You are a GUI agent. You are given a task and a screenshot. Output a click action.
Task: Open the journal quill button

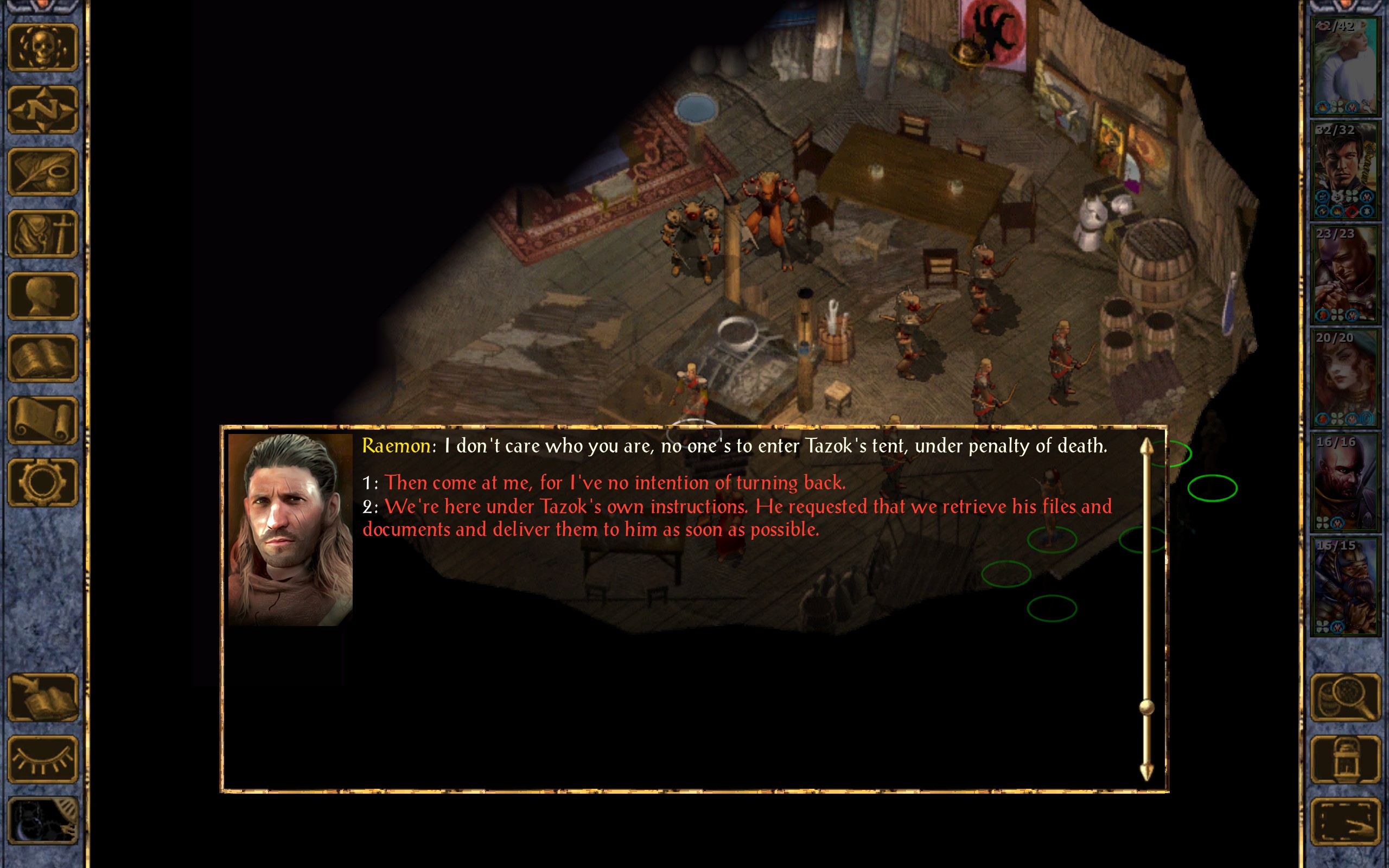tap(42, 171)
